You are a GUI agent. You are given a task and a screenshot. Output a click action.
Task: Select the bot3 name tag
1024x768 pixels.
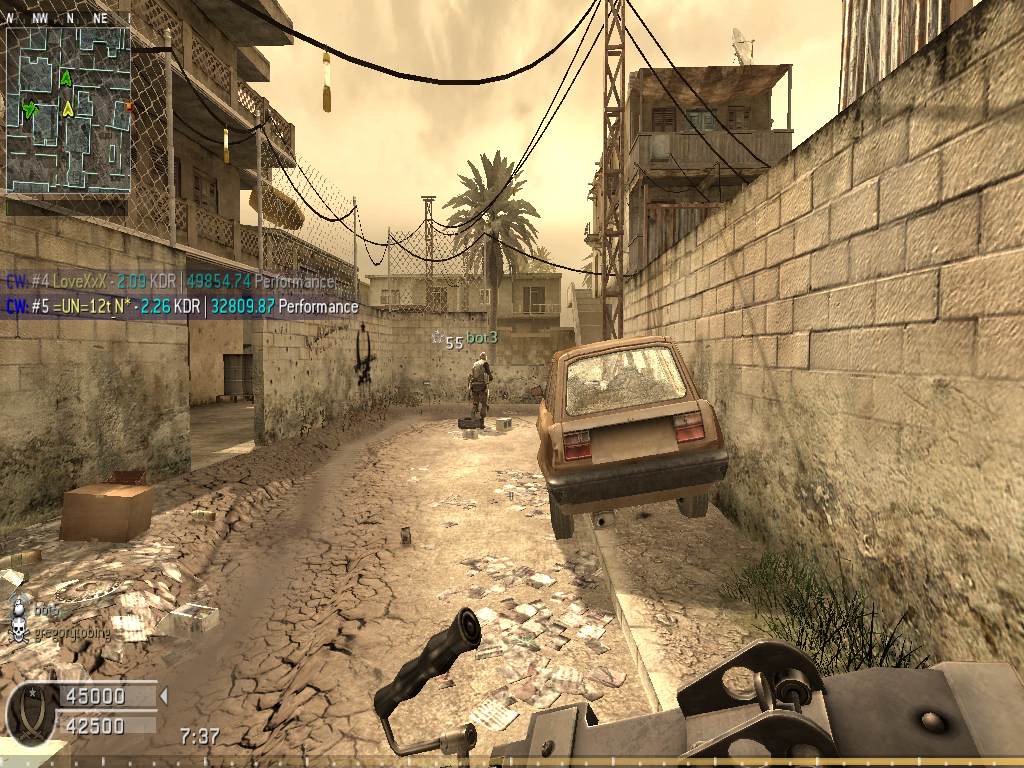coord(482,339)
